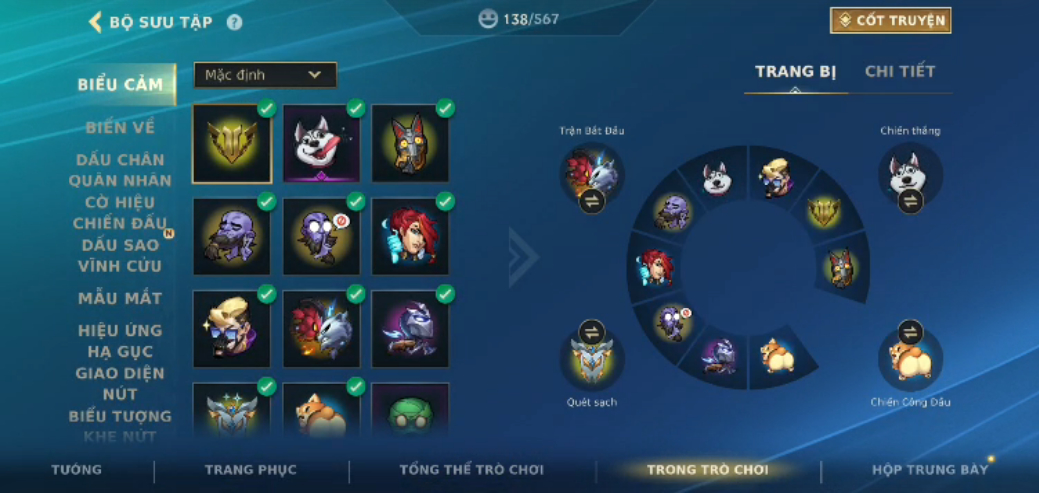The height and width of the screenshot is (493, 1039).
Task: Open the Mặc định dropdown
Action: [265, 75]
